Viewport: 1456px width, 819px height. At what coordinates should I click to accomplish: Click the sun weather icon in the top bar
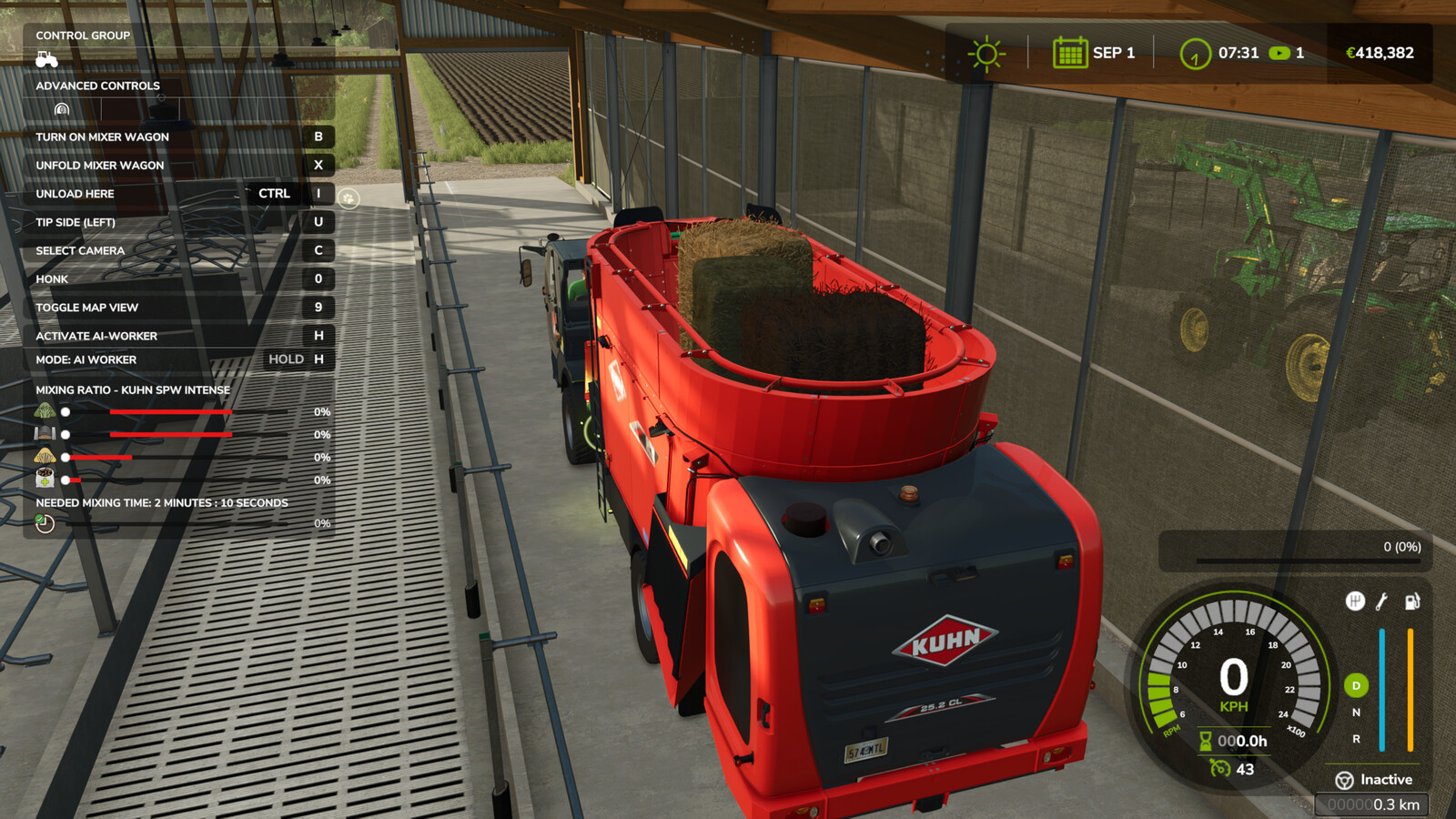point(986,53)
